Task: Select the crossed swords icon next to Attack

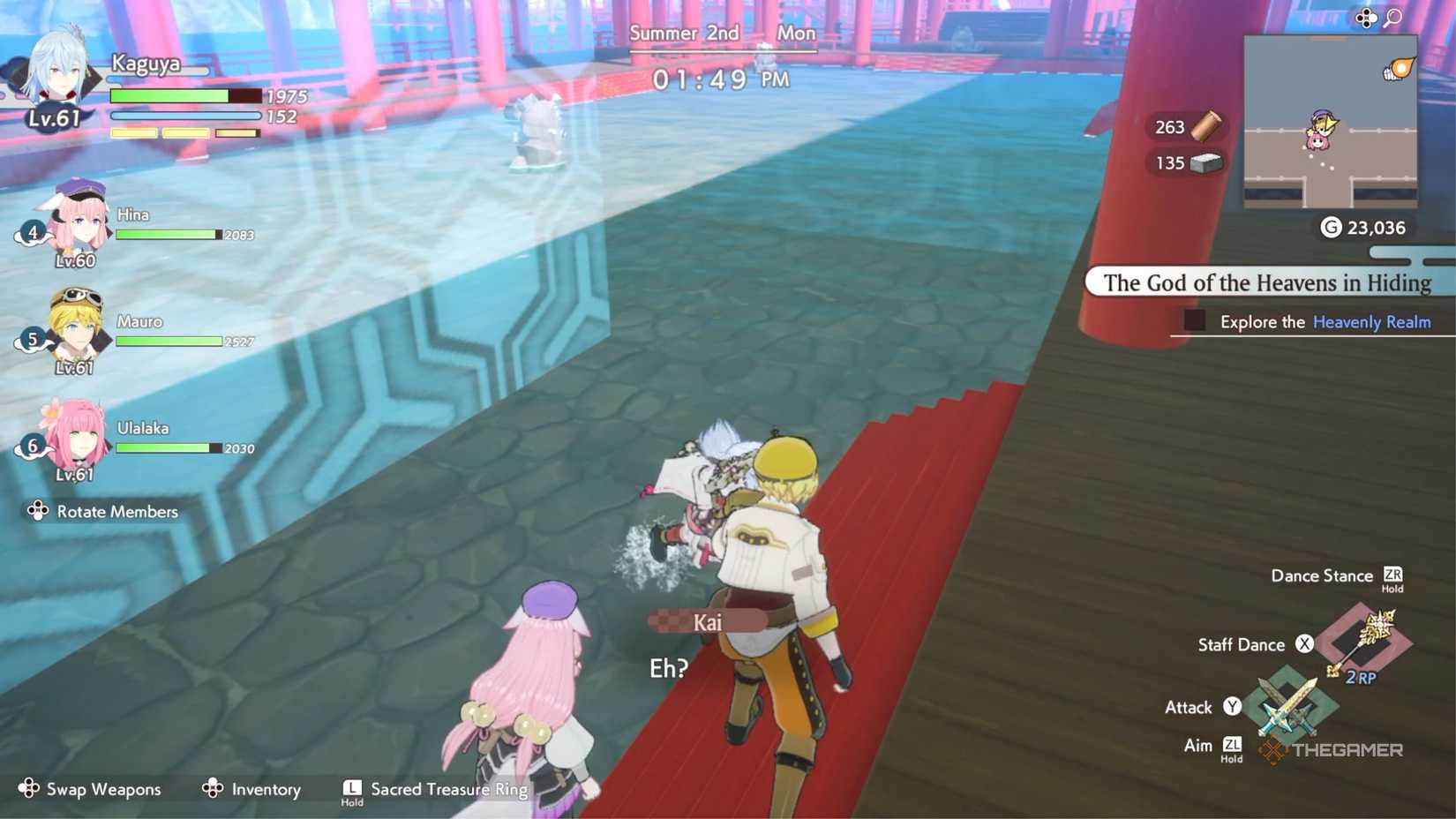Action: (x=1288, y=706)
